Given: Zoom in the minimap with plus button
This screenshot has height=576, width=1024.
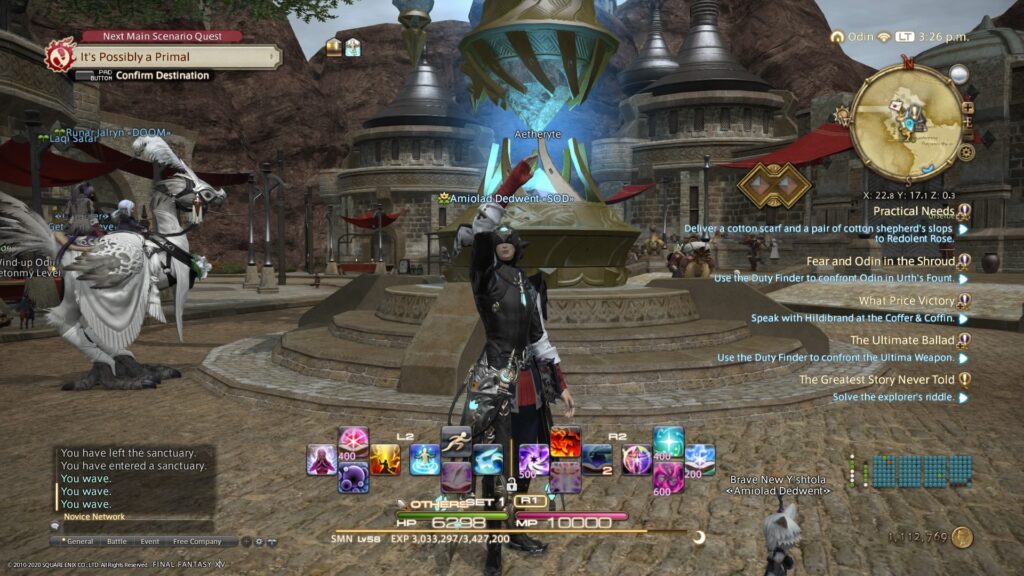Looking at the screenshot, I should click(968, 108).
